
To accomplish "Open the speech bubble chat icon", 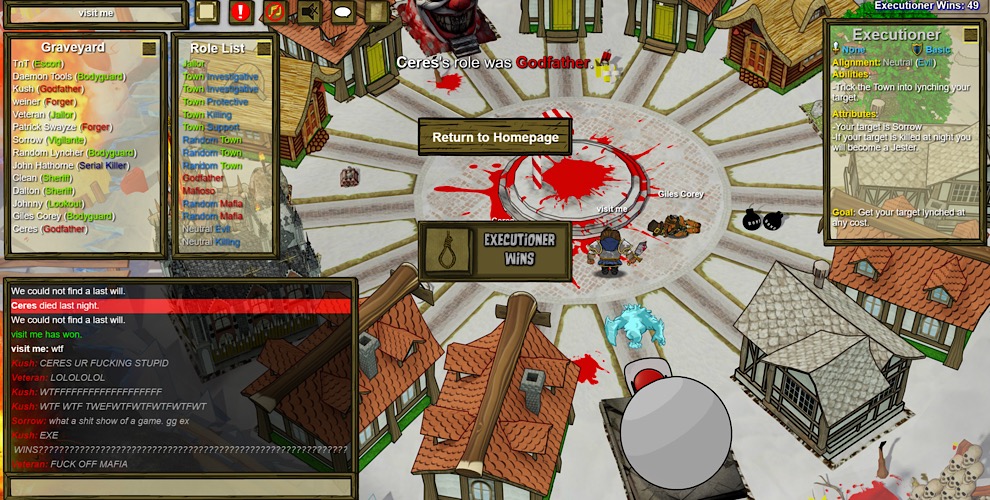I will pyautogui.click(x=343, y=12).
